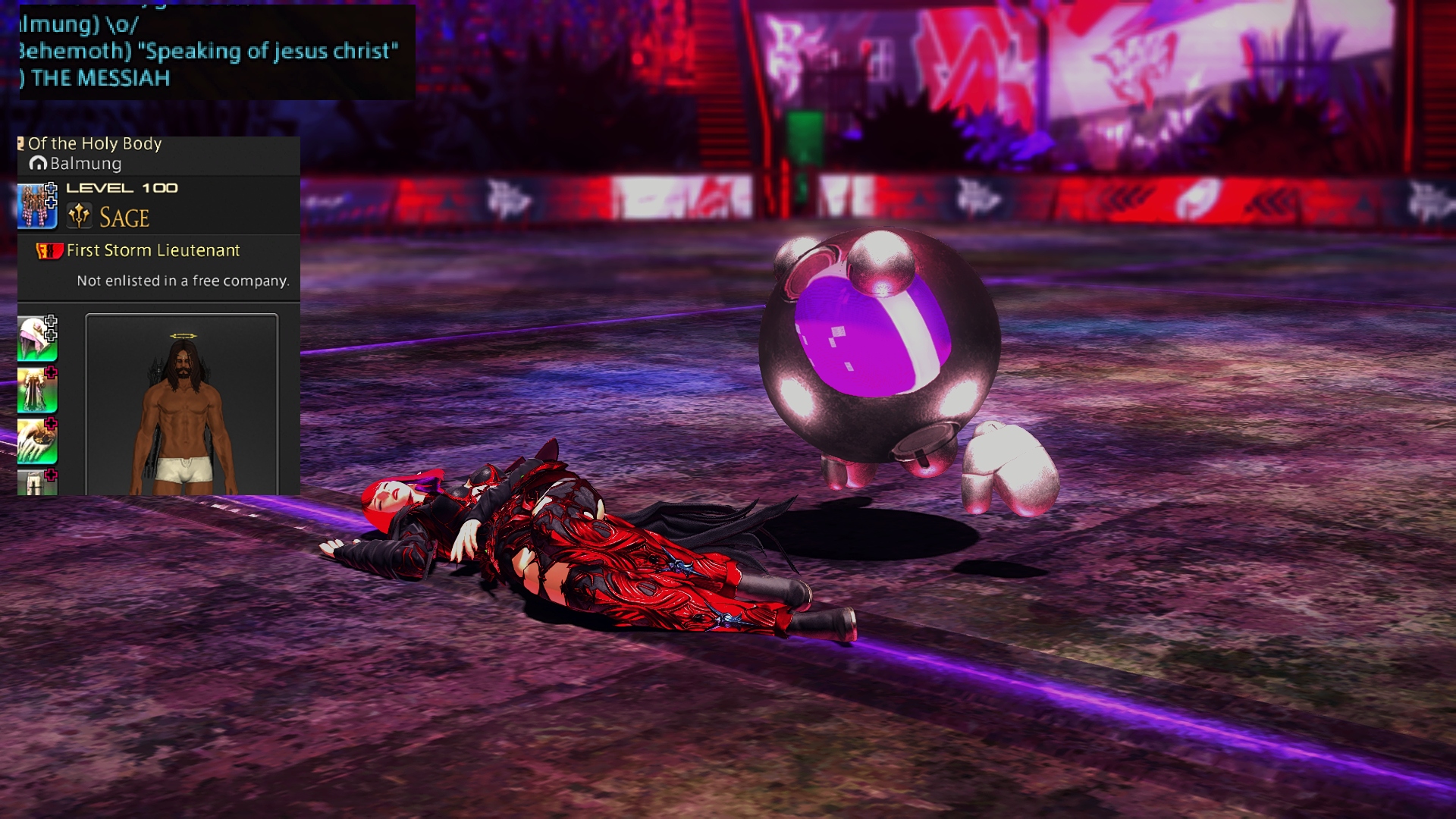Inspect the white trousers leg slot

pos(37,482)
